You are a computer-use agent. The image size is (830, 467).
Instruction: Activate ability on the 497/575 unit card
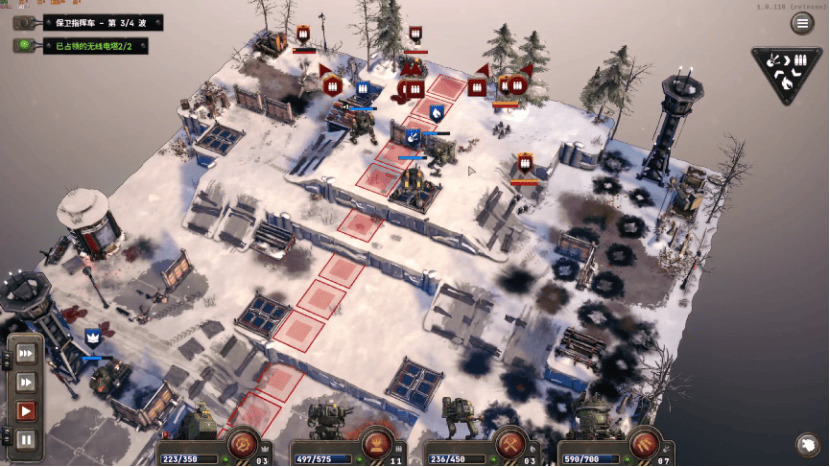tap(376, 441)
